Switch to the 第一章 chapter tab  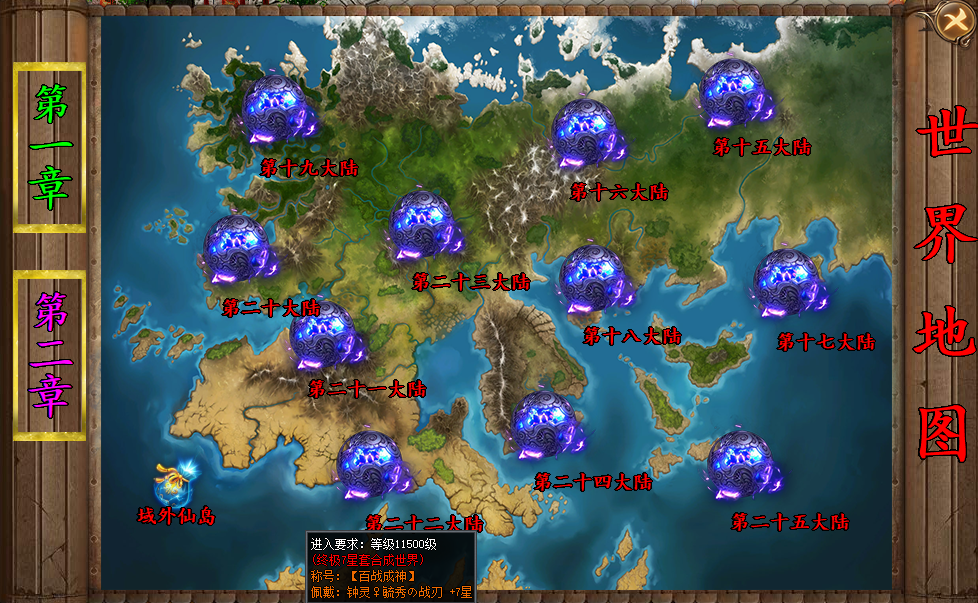click(x=49, y=147)
